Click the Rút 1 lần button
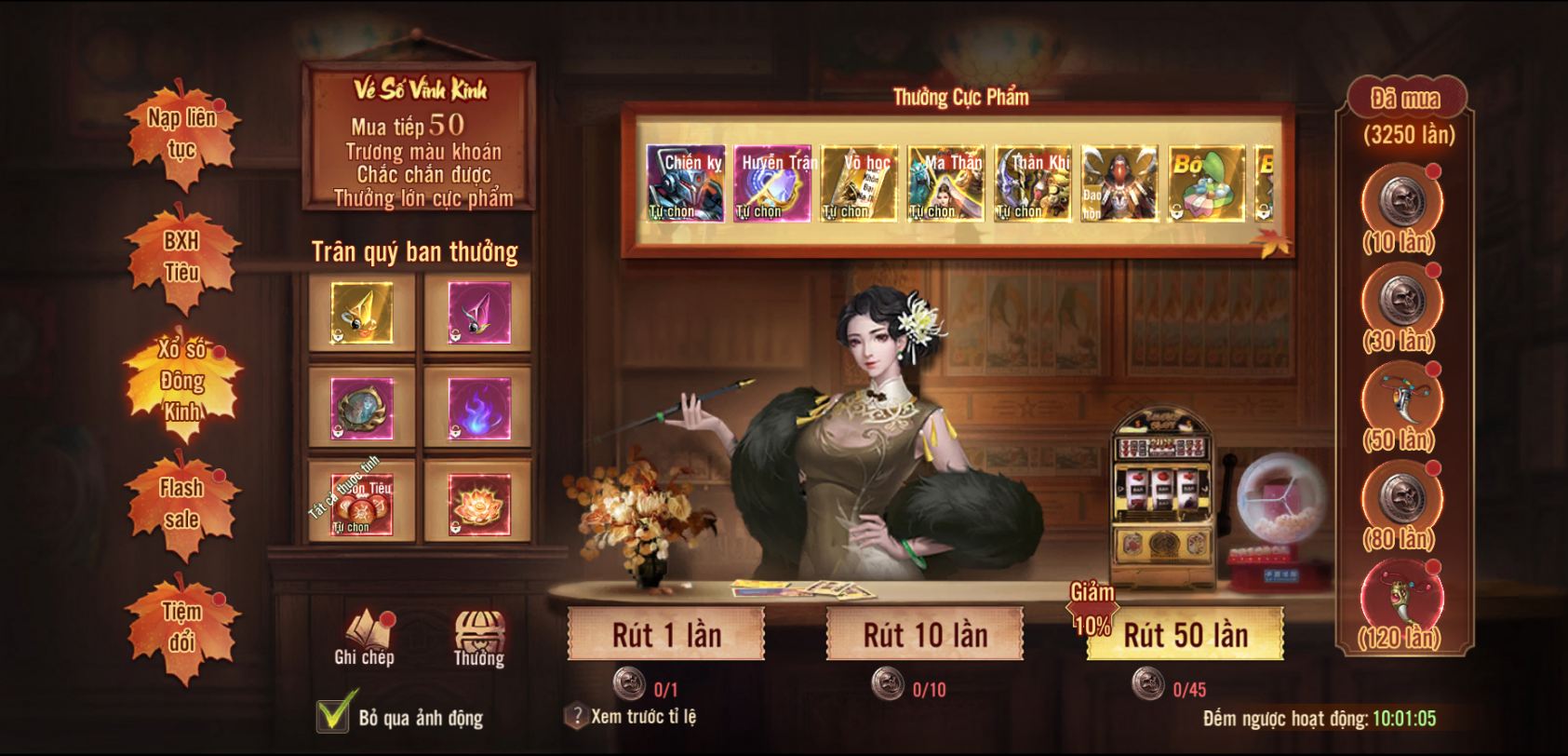Viewport: 1568px width, 756px height. coord(666,635)
